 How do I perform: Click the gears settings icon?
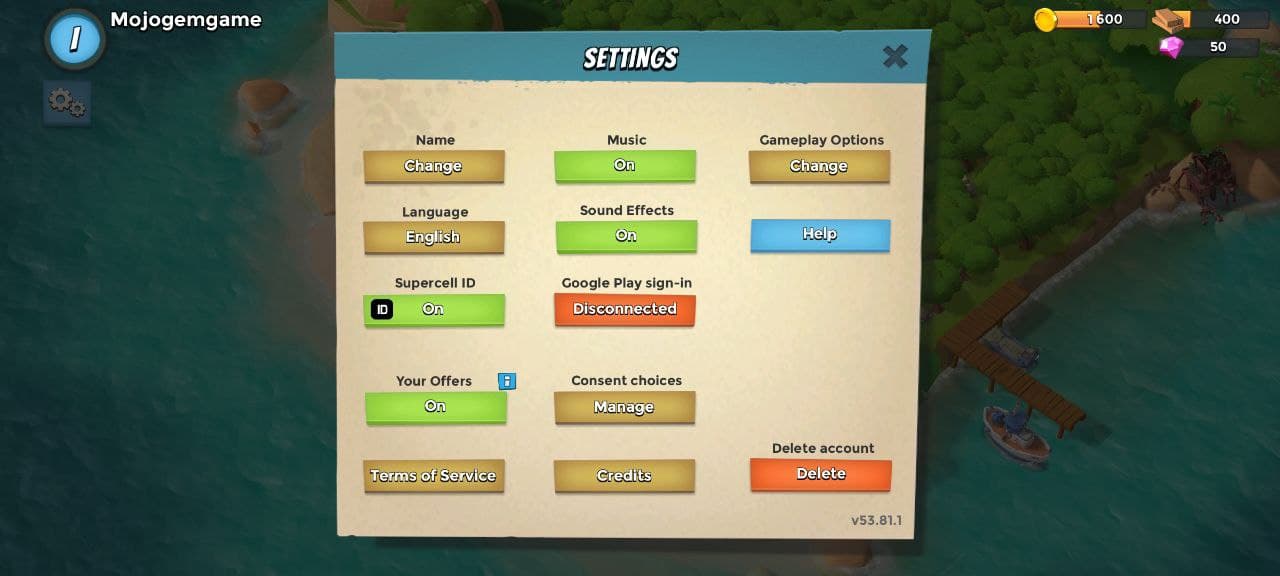pyautogui.click(x=67, y=102)
